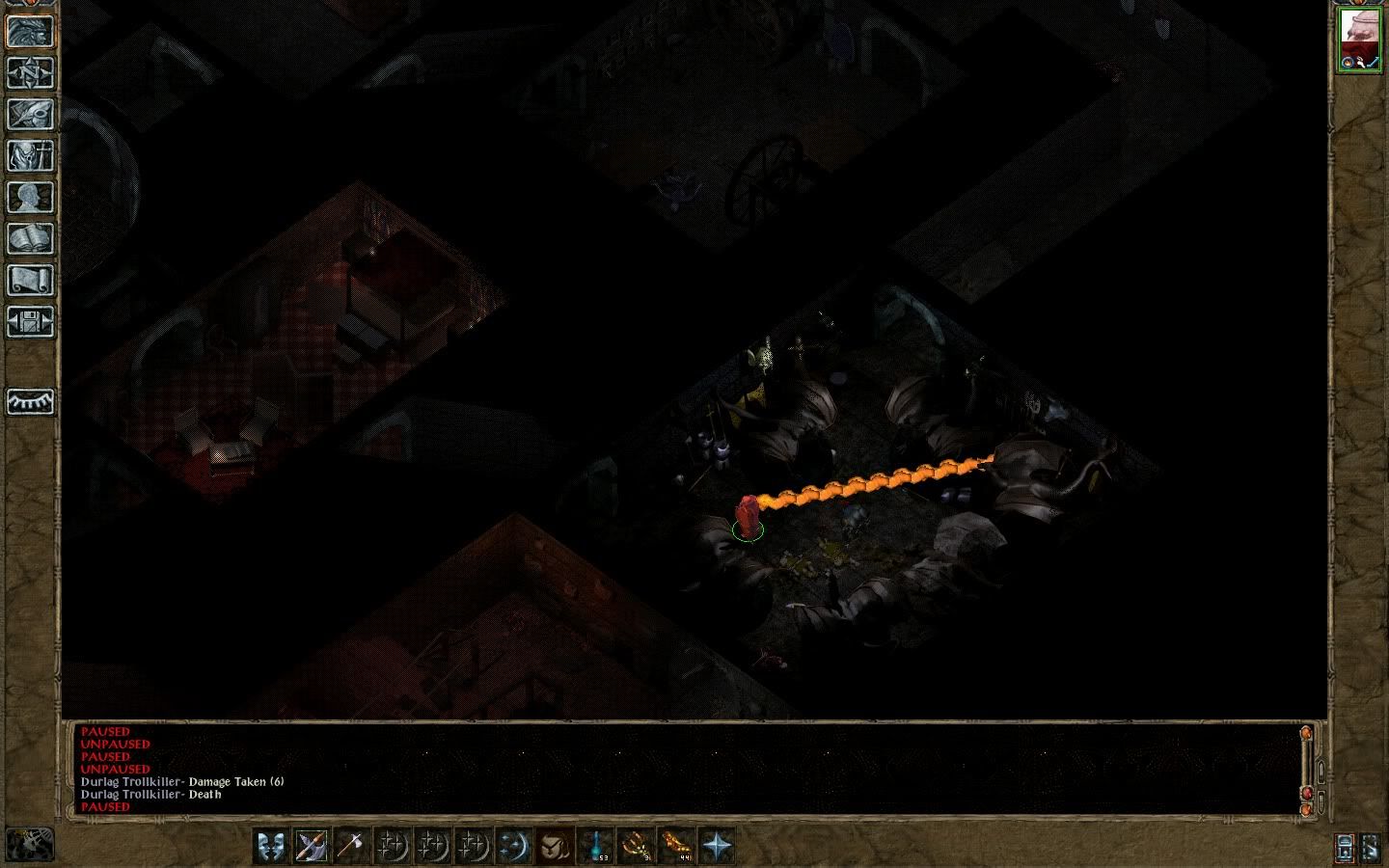Click the return to game sidebar button

coord(30,31)
